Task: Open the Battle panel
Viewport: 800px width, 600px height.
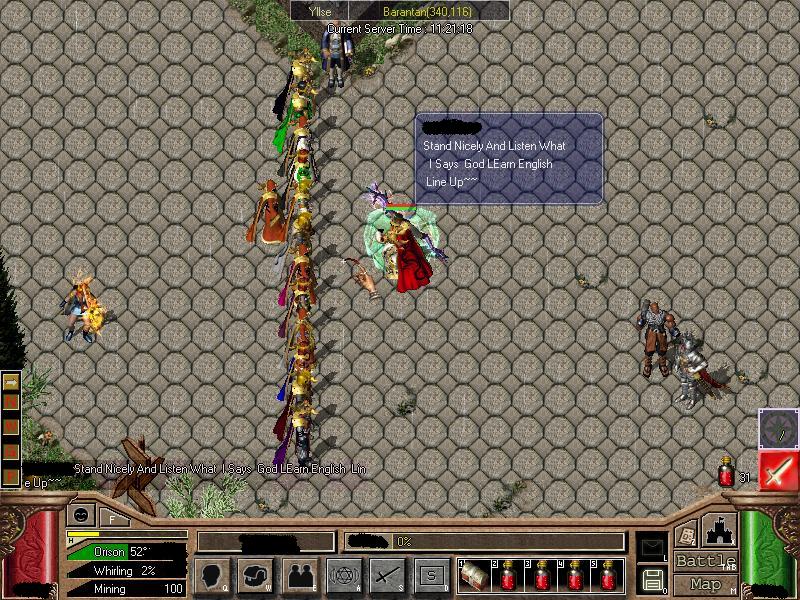Action: (706, 561)
